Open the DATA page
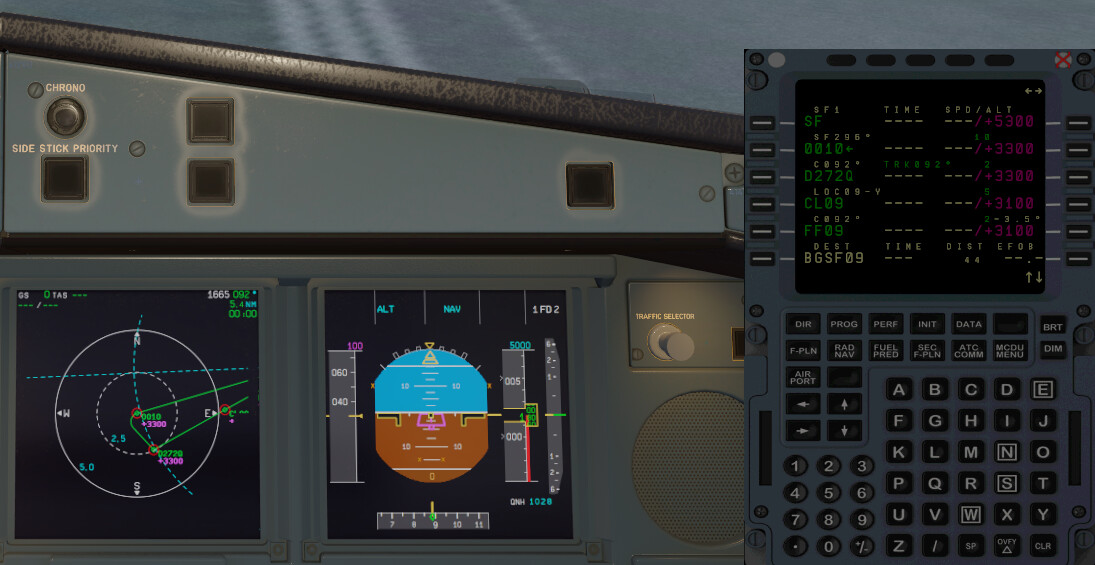The height and width of the screenshot is (565, 1095). click(x=968, y=324)
